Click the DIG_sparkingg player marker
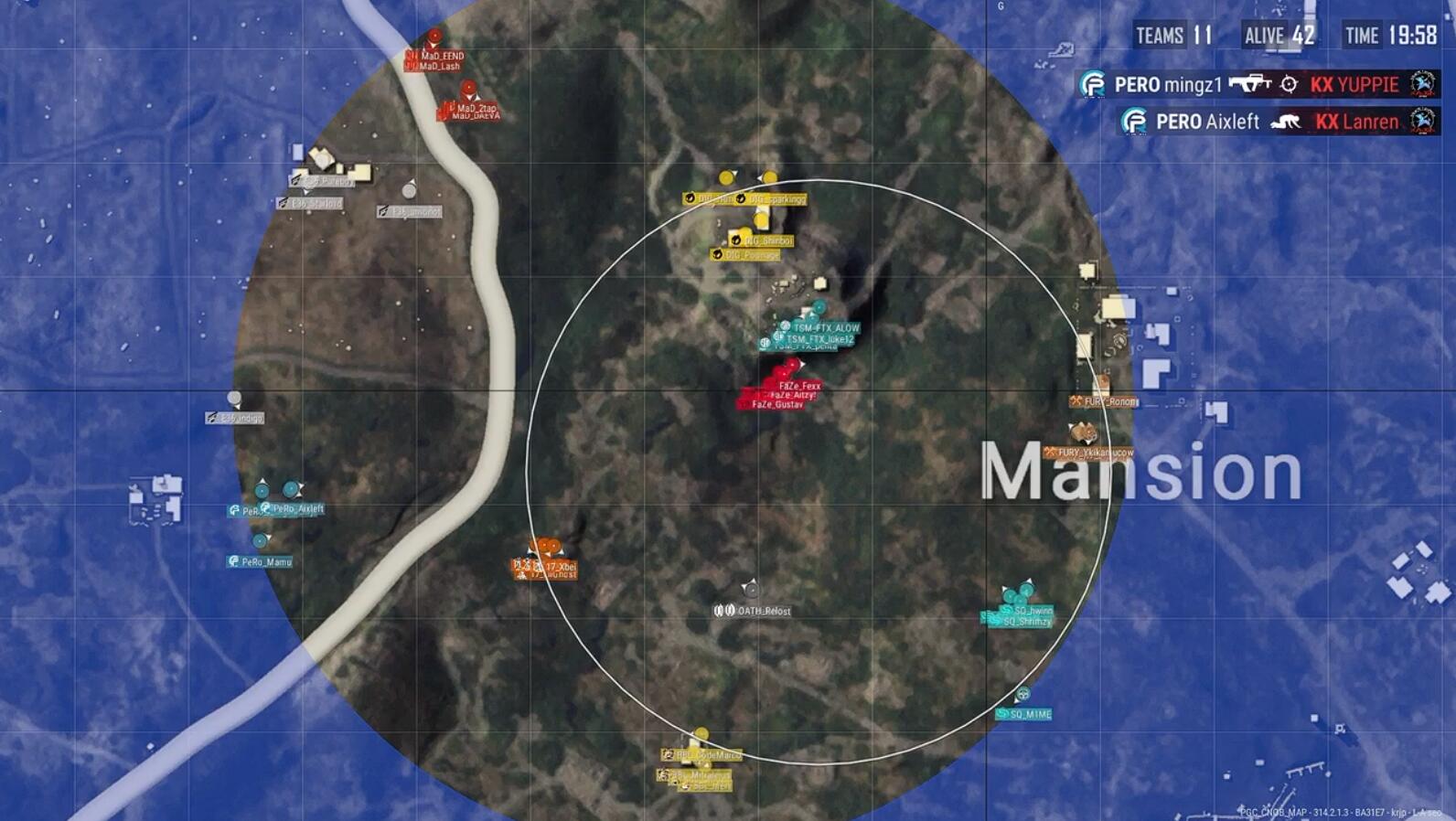The image size is (1456, 821). [x=770, y=178]
